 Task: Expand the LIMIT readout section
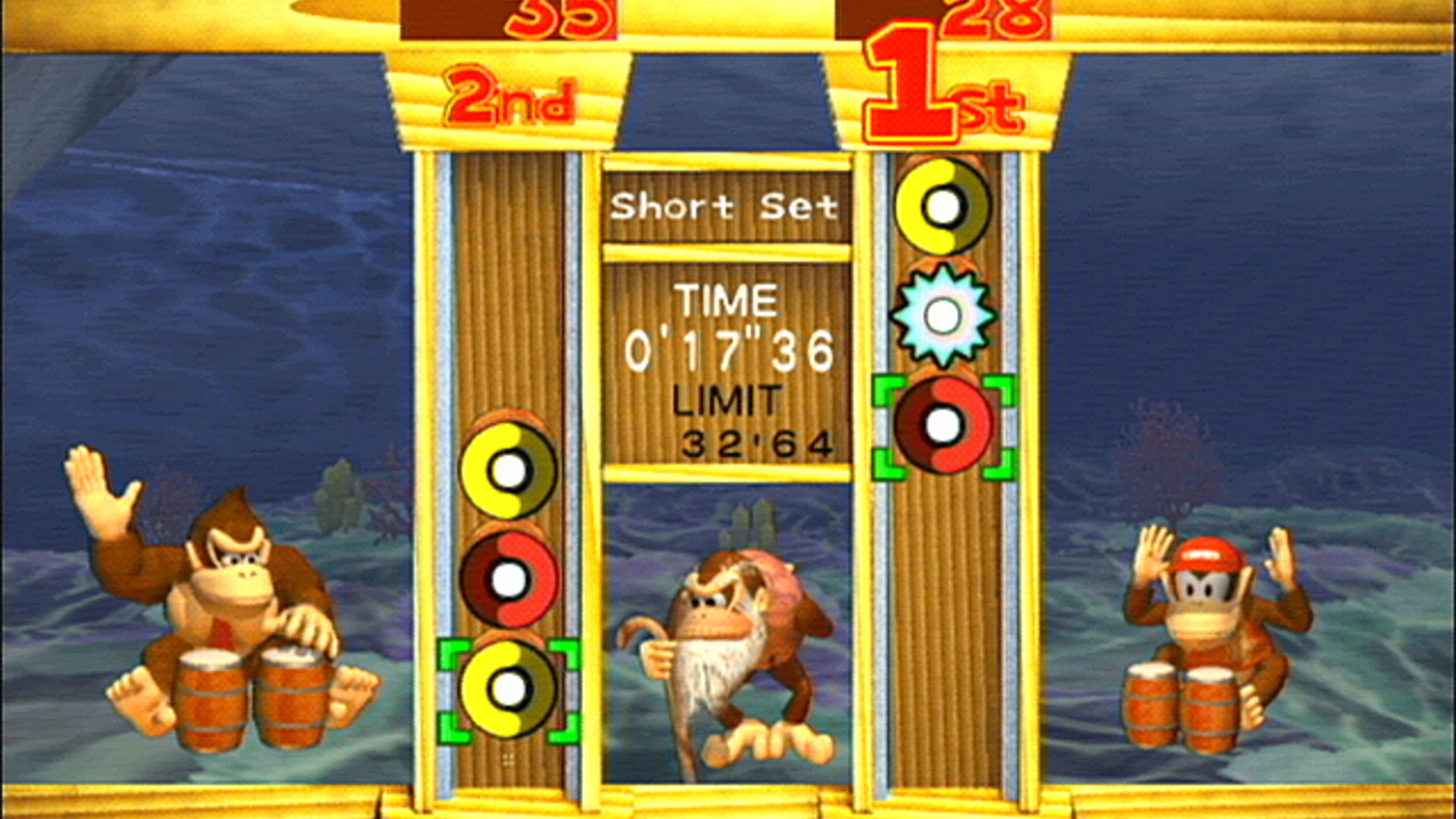727,427
